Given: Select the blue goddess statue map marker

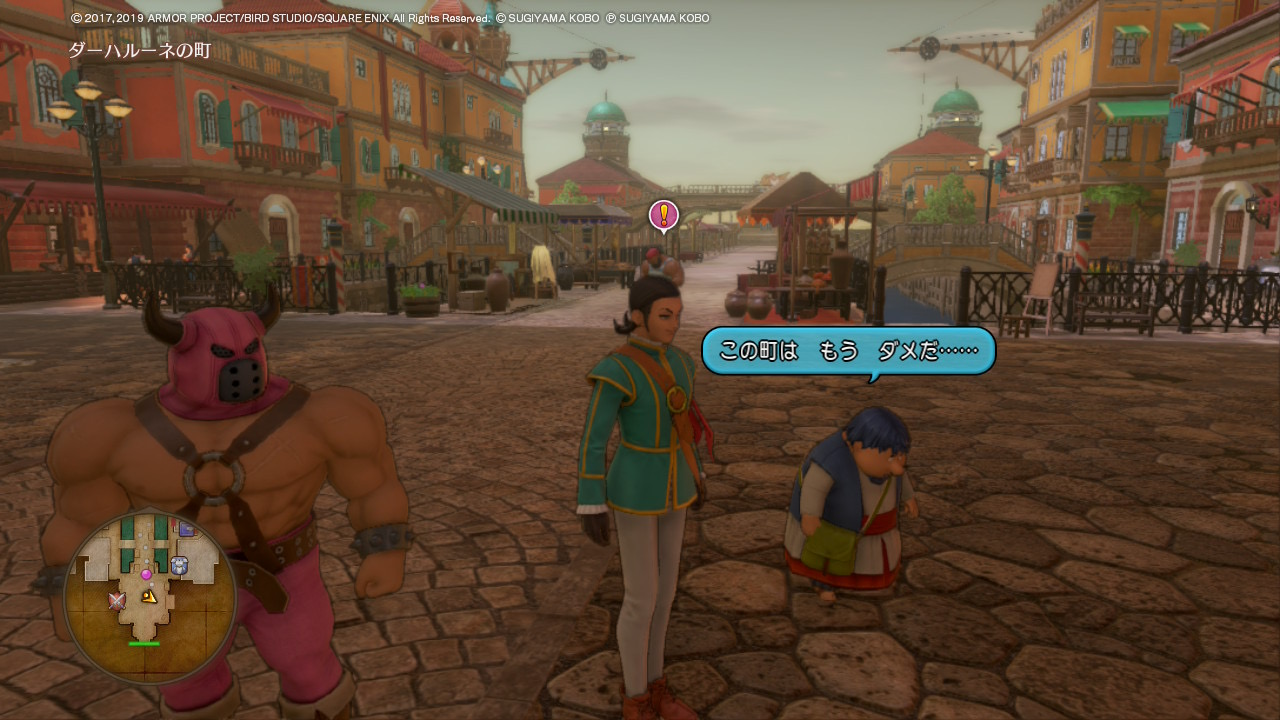Looking at the screenshot, I should tap(179, 565).
